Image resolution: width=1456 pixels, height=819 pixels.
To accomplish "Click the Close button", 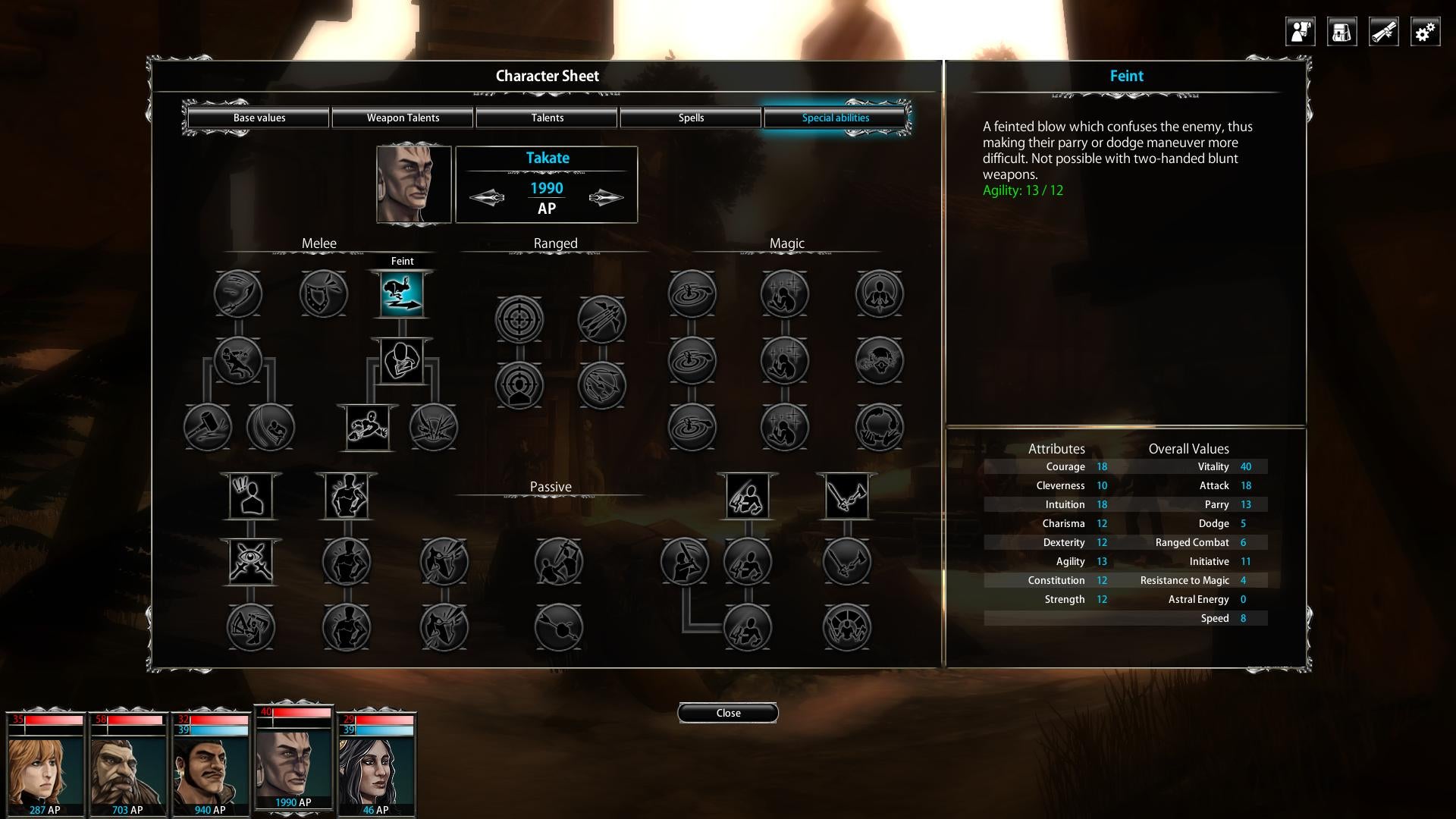I will pyautogui.click(x=727, y=713).
